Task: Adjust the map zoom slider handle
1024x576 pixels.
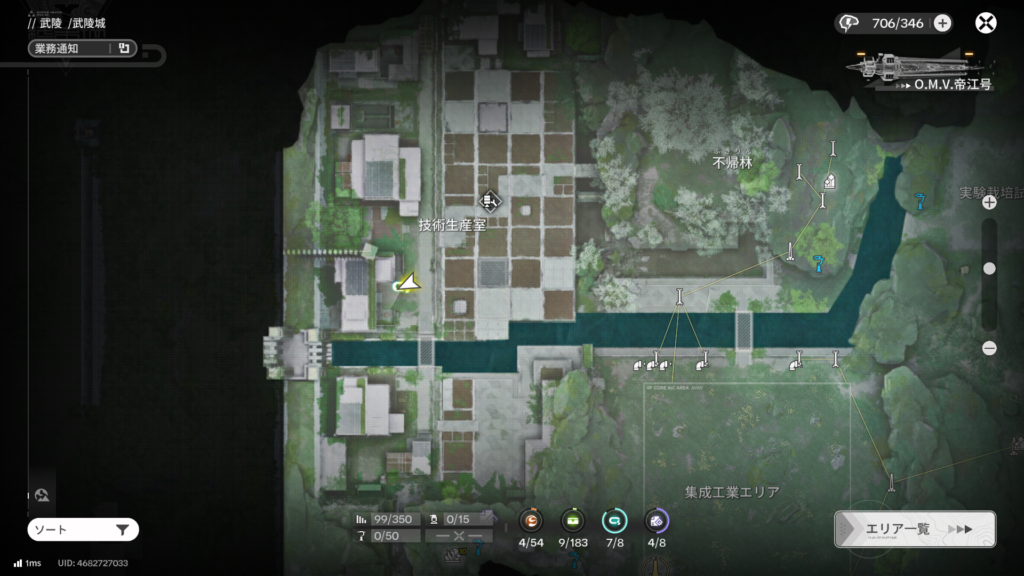Action: (989, 268)
